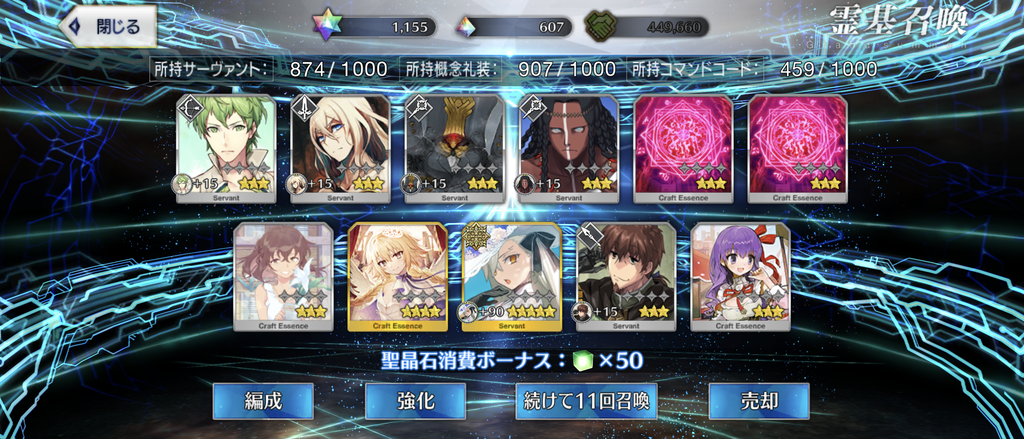View the brown-haired male servant card
The image size is (1024, 439).
625,276
